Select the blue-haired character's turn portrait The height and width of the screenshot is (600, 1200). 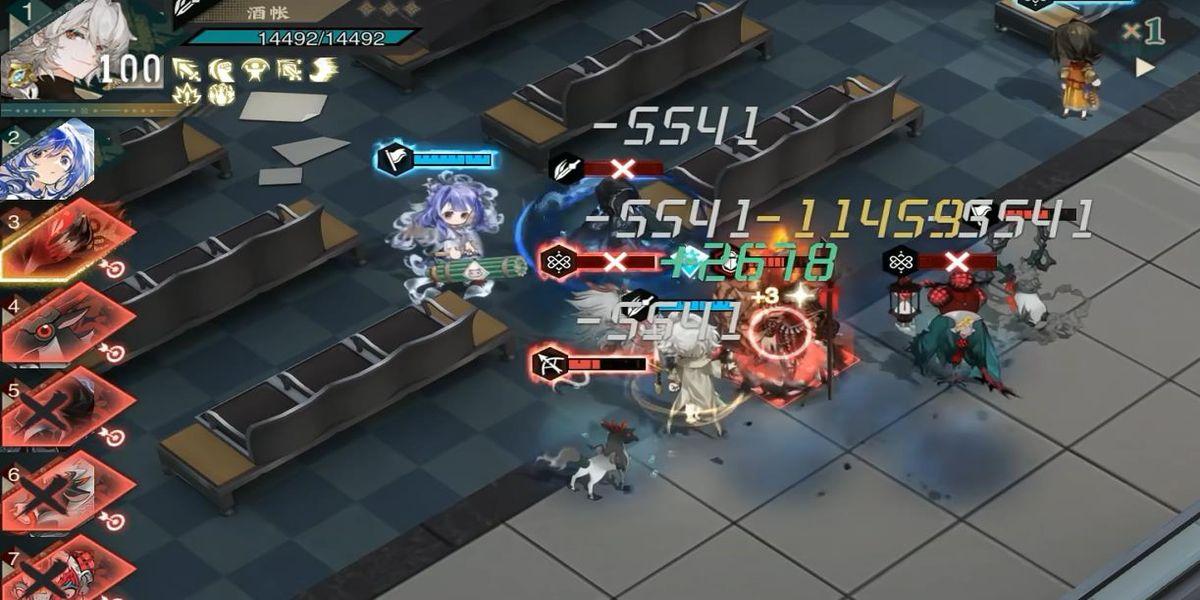click(x=58, y=158)
